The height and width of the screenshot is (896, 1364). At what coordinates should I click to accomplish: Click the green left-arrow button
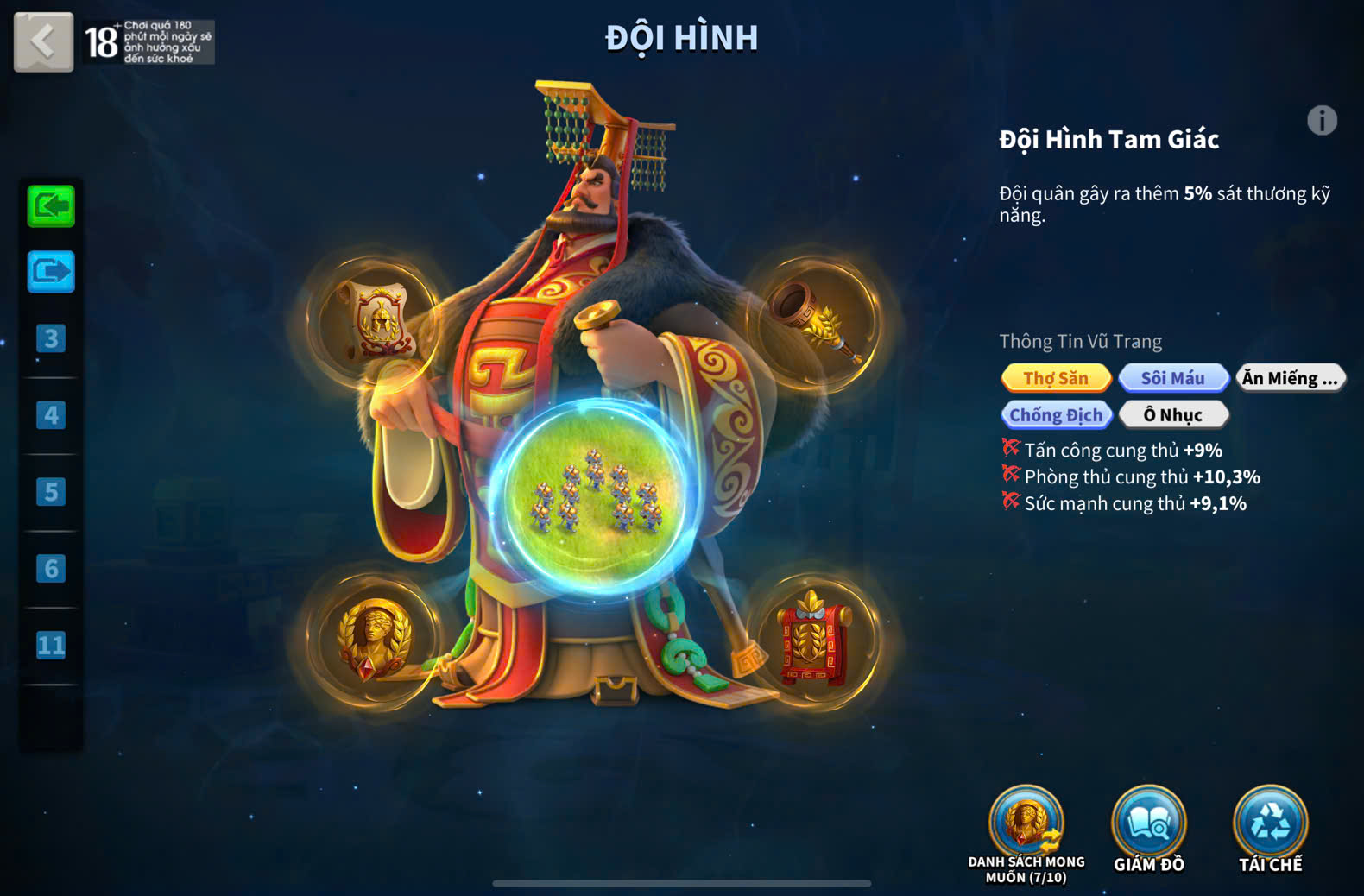pos(51,206)
